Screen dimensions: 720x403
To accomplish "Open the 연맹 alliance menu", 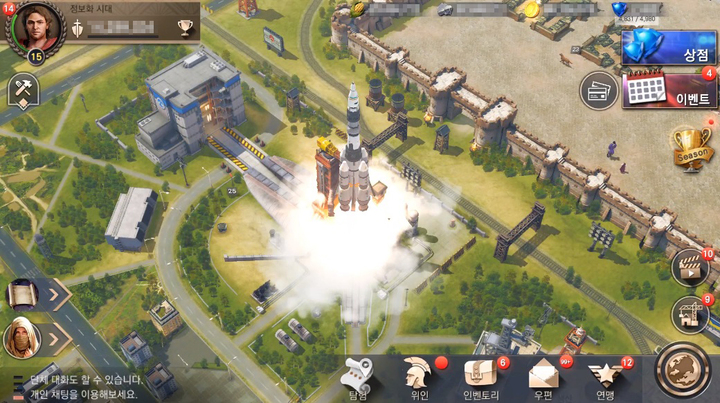I will tap(605, 377).
